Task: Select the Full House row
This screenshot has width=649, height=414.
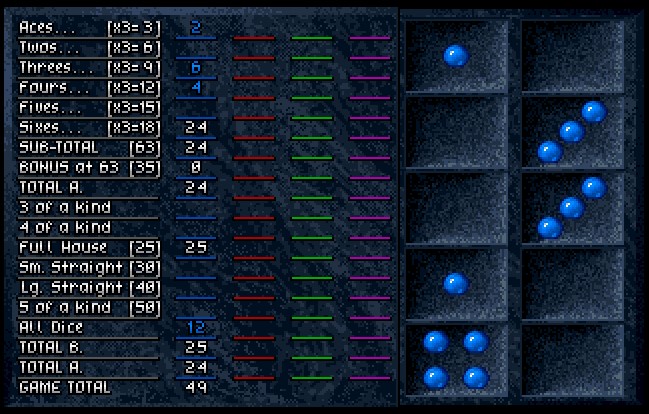Action: [89, 247]
